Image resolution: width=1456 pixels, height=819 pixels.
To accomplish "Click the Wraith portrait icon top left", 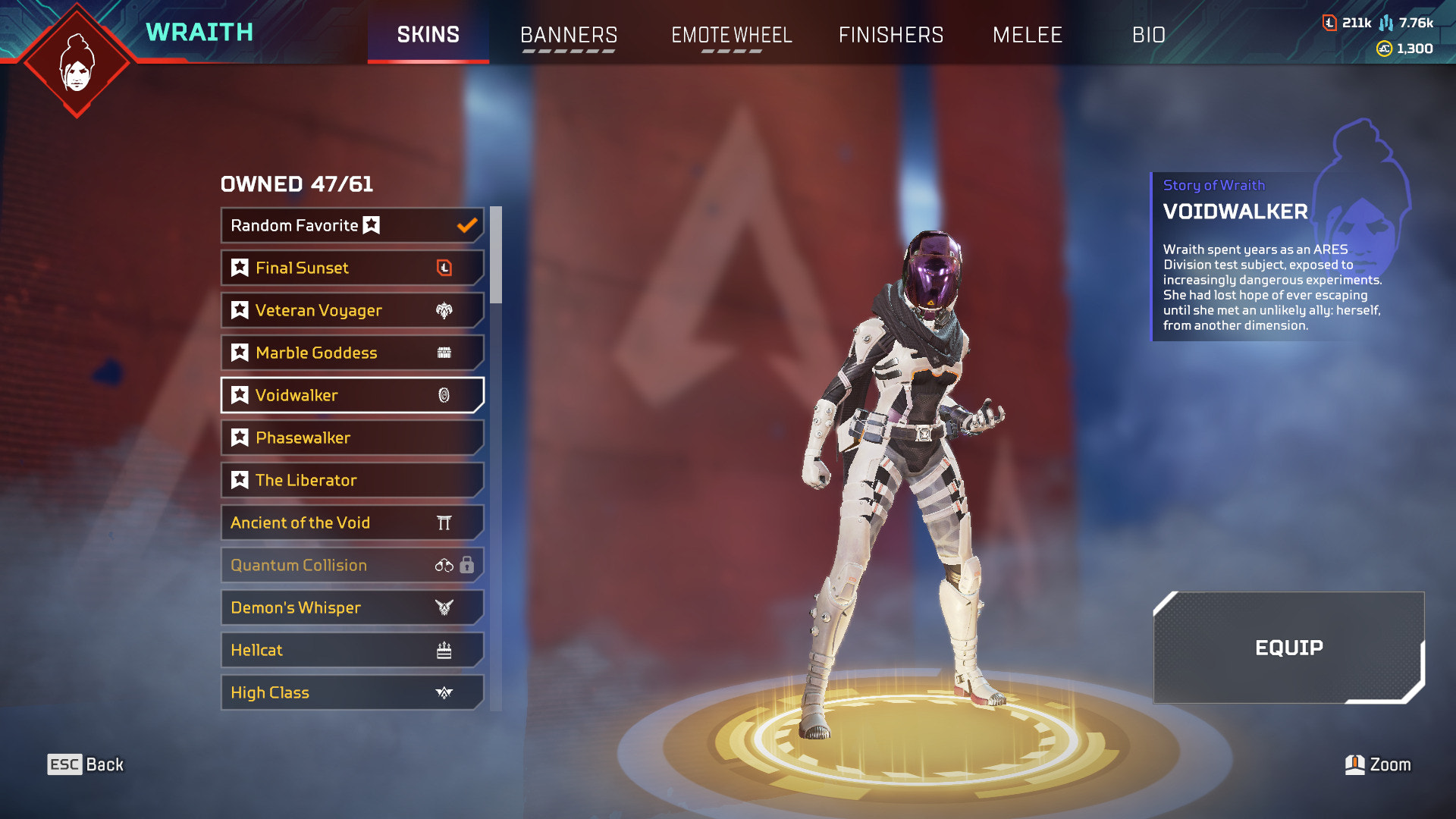I will click(x=76, y=59).
